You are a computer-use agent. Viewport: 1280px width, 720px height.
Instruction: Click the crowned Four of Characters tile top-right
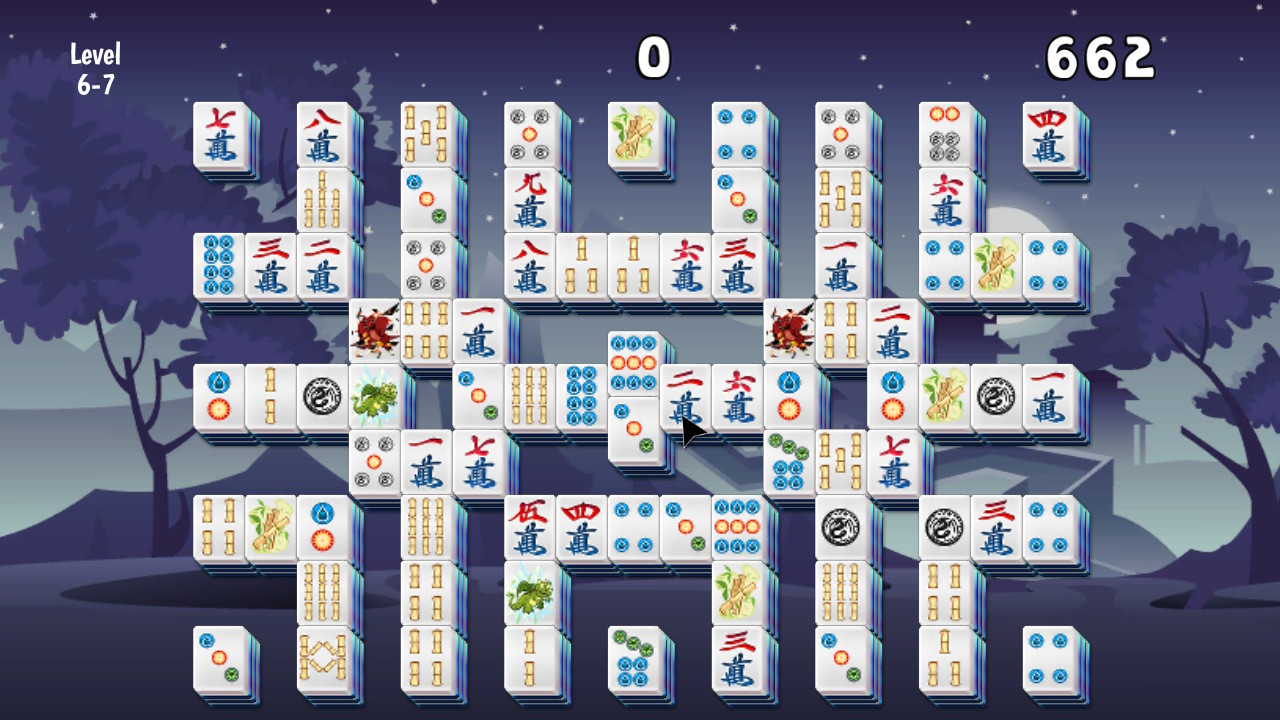click(x=1048, y=137)
